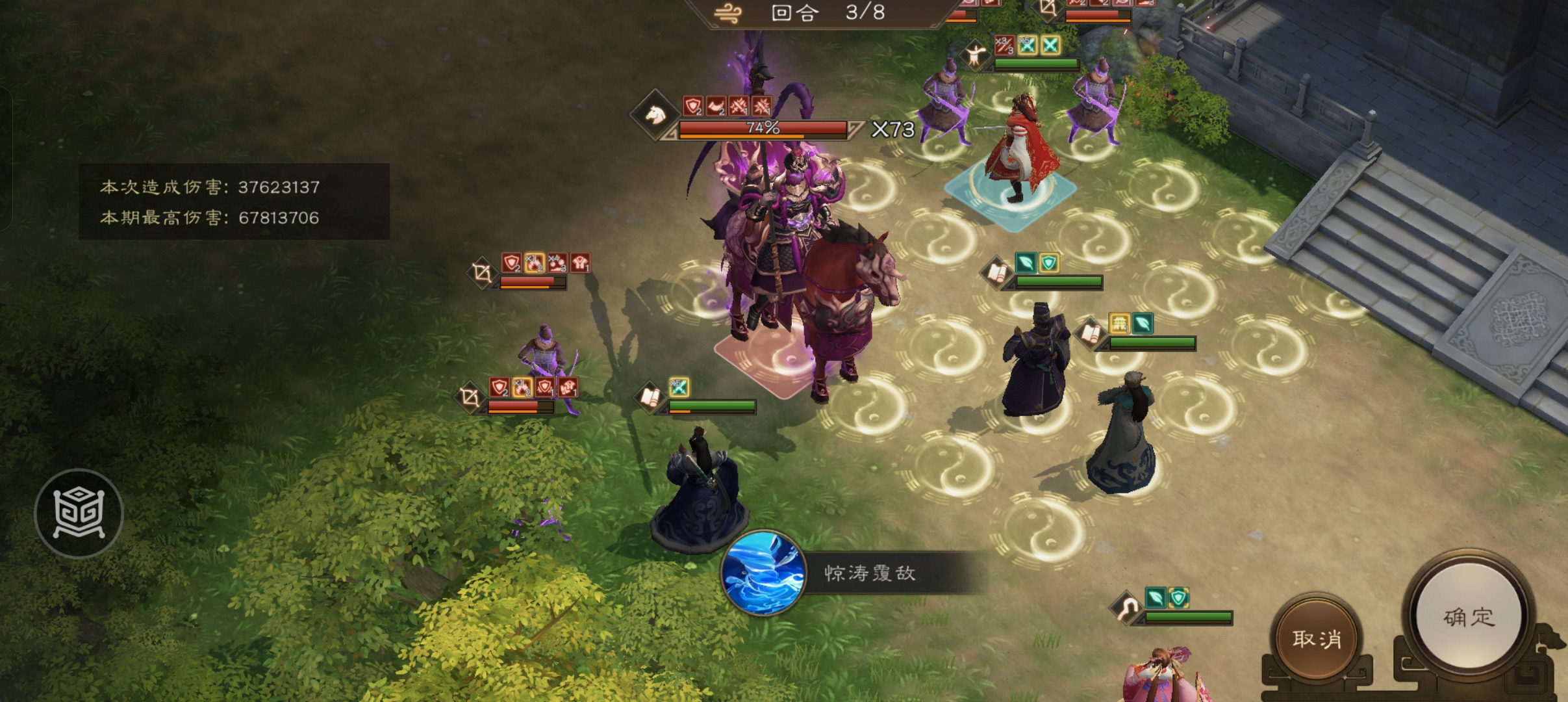Click the horn debuff icon beside the boss shield
The height and width of the screenshot is (702, 1568).
pyautogui.click(x=714, y=105)
